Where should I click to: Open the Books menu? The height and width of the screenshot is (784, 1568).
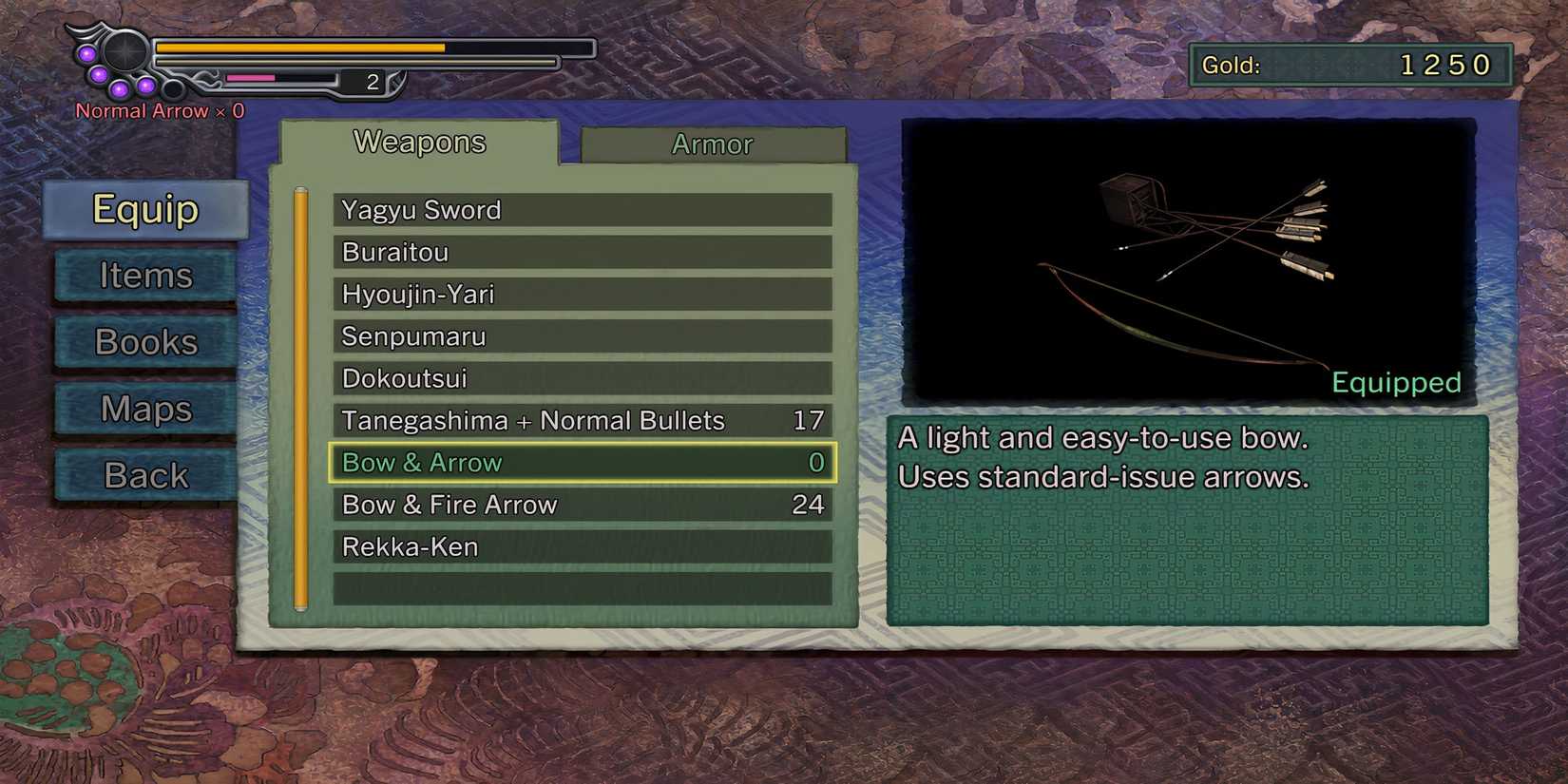pos(144,342)
